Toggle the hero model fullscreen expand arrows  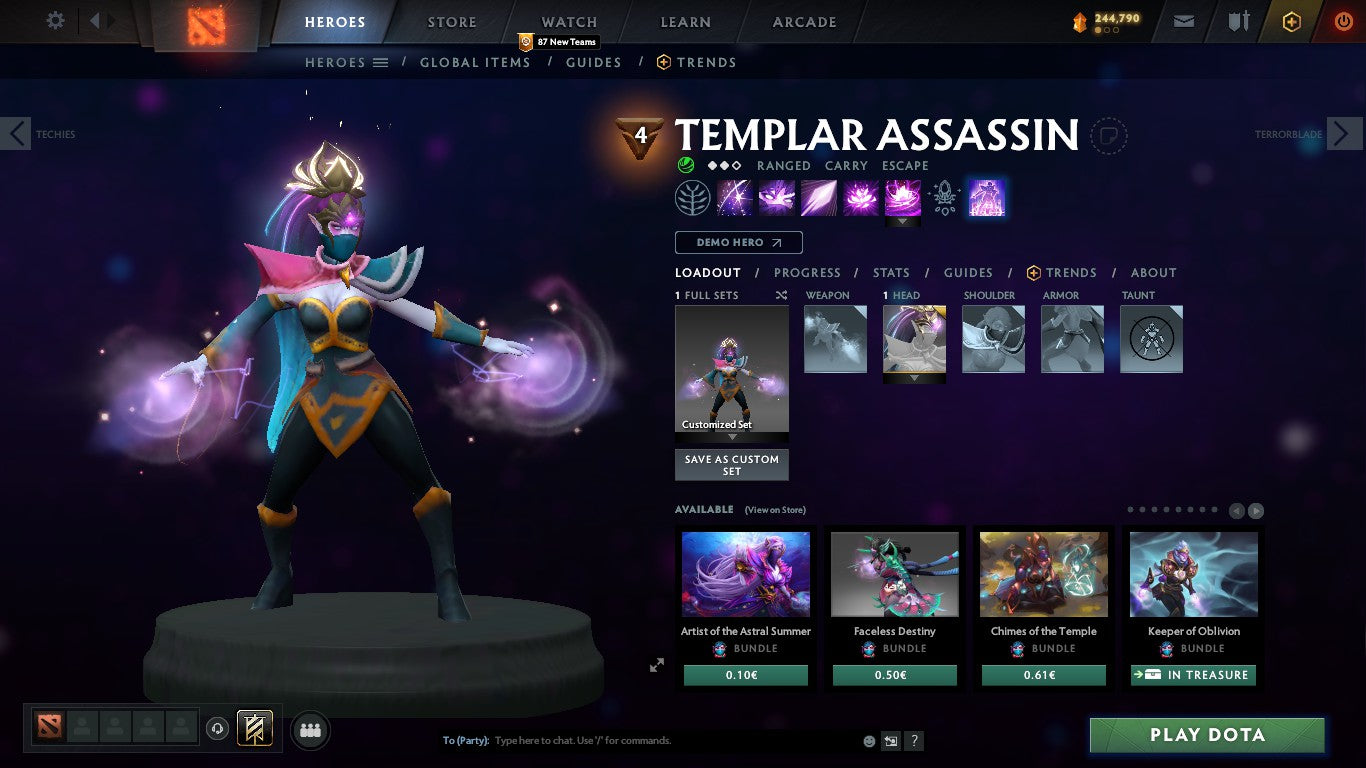657,664
